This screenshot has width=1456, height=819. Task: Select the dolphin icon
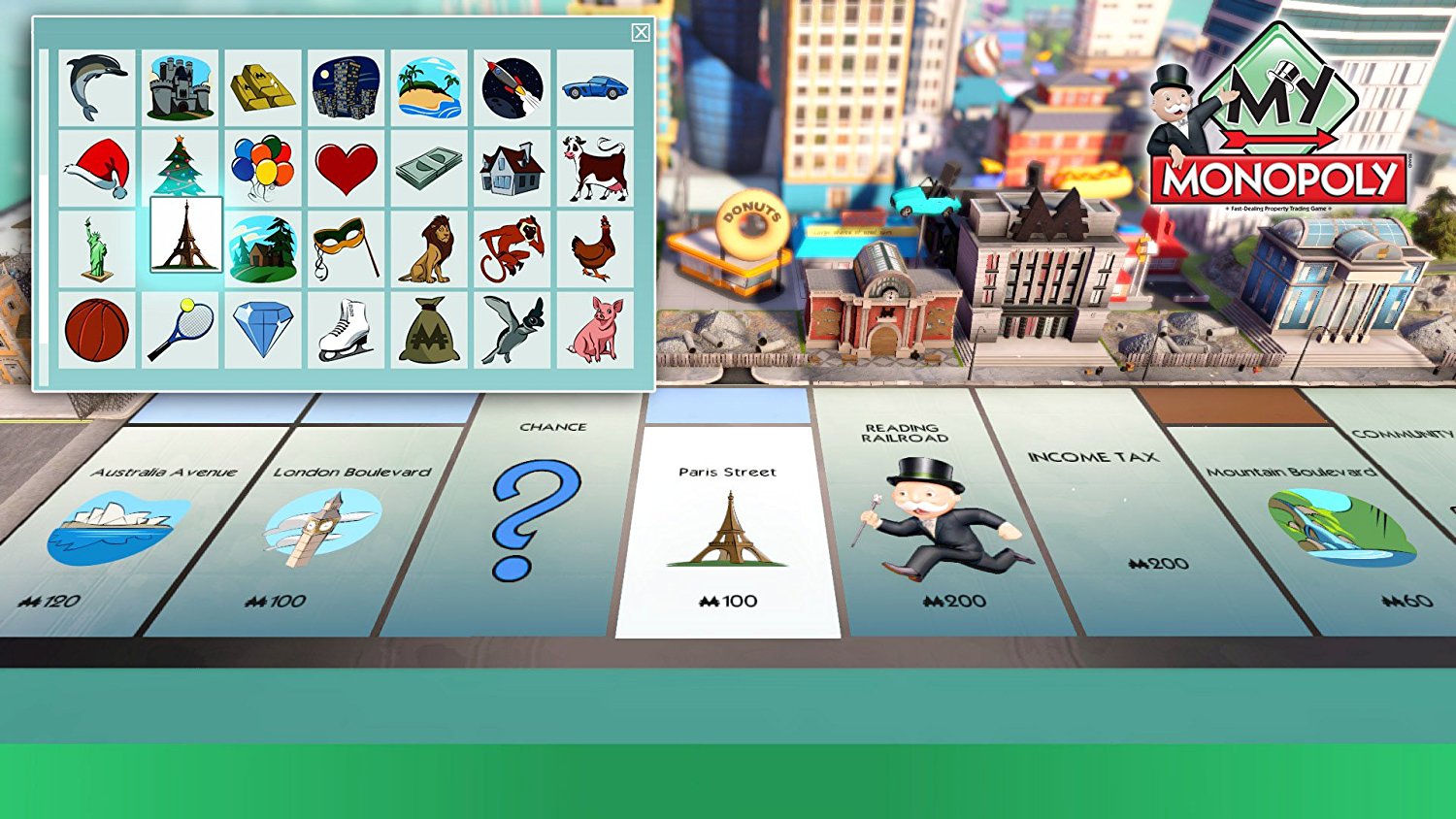point(96,85)
